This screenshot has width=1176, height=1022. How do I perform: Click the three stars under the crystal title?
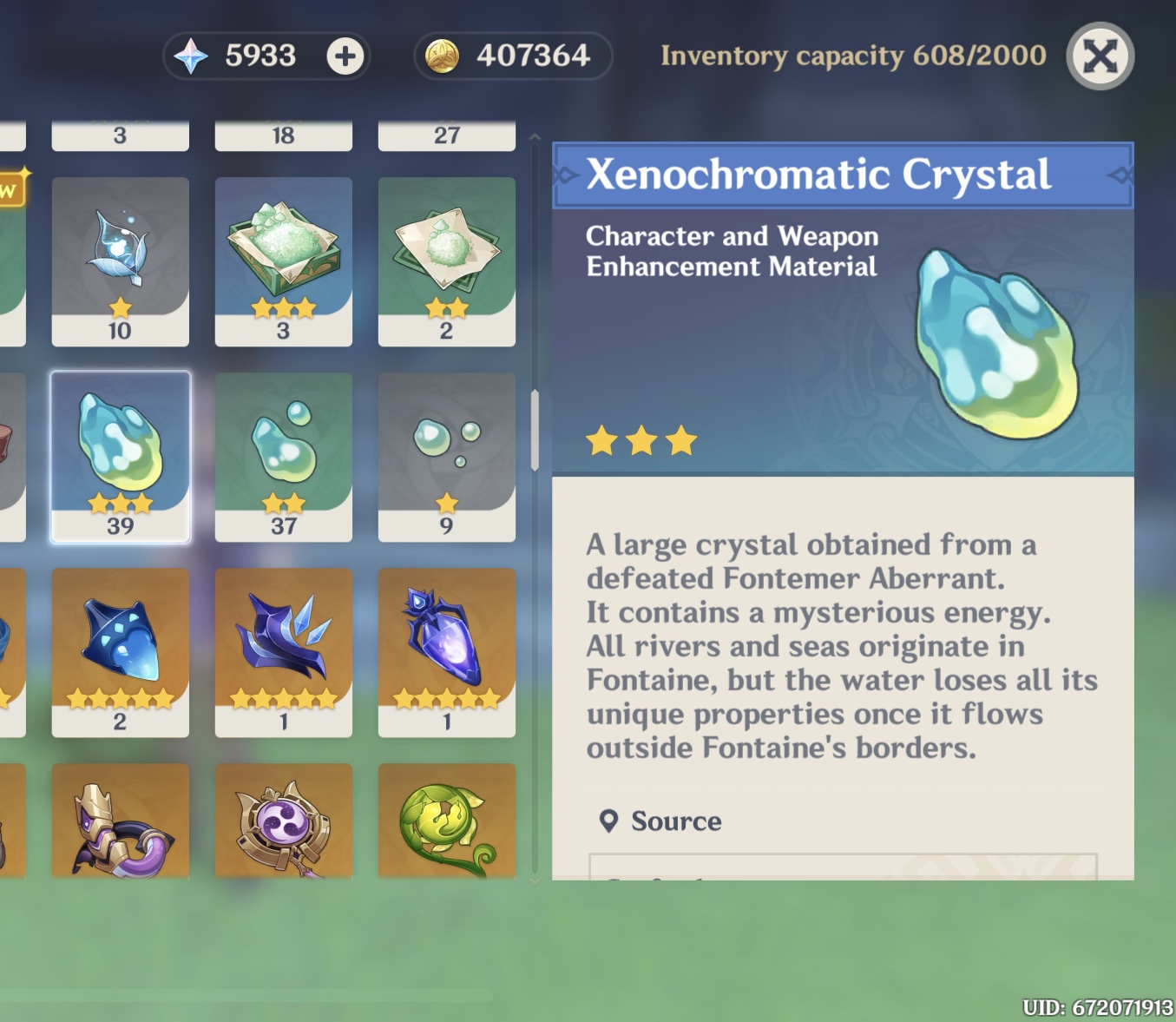(642, 441)
